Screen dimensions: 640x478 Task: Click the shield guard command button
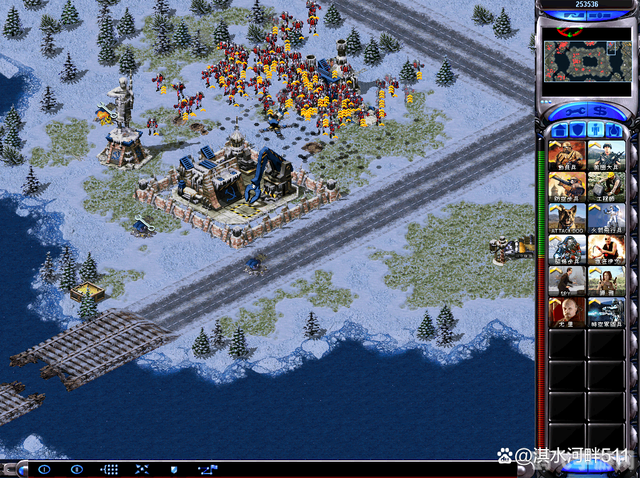(x=173, y=468)
